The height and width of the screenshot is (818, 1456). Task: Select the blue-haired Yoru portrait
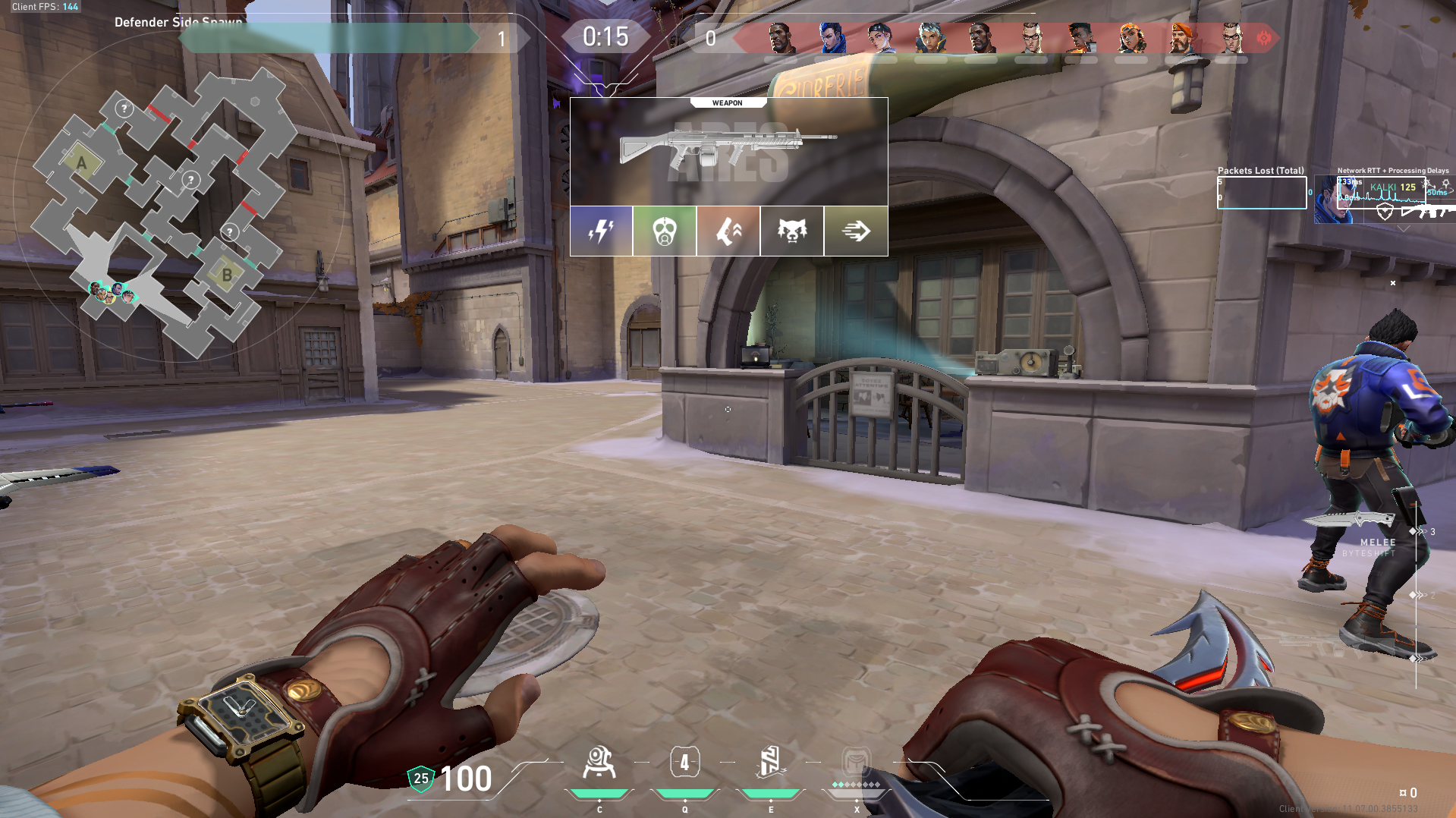coord(832,38)
